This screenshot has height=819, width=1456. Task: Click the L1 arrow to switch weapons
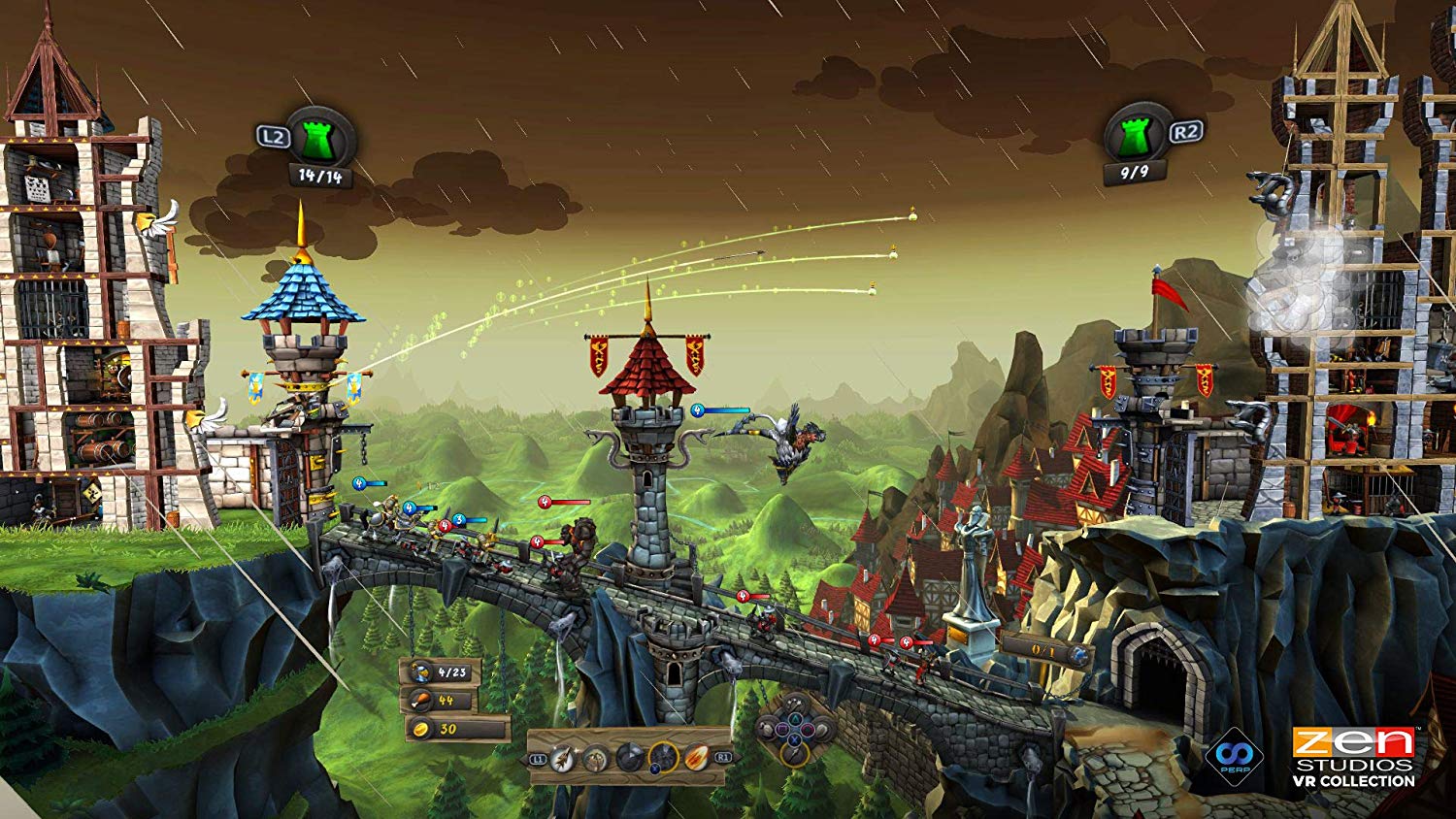(x=538, y=758)
